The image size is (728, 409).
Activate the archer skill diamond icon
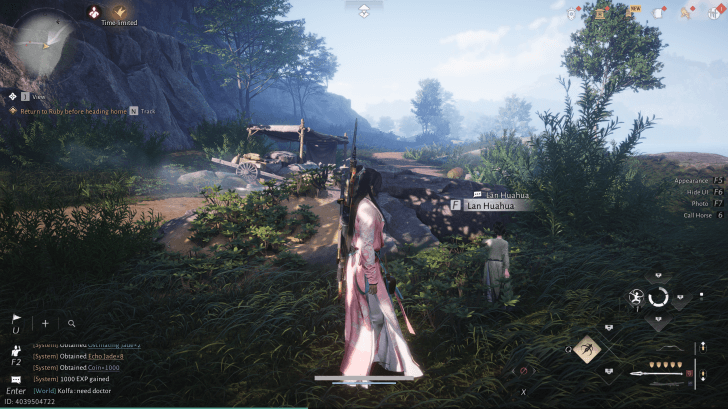click(586, 348)
